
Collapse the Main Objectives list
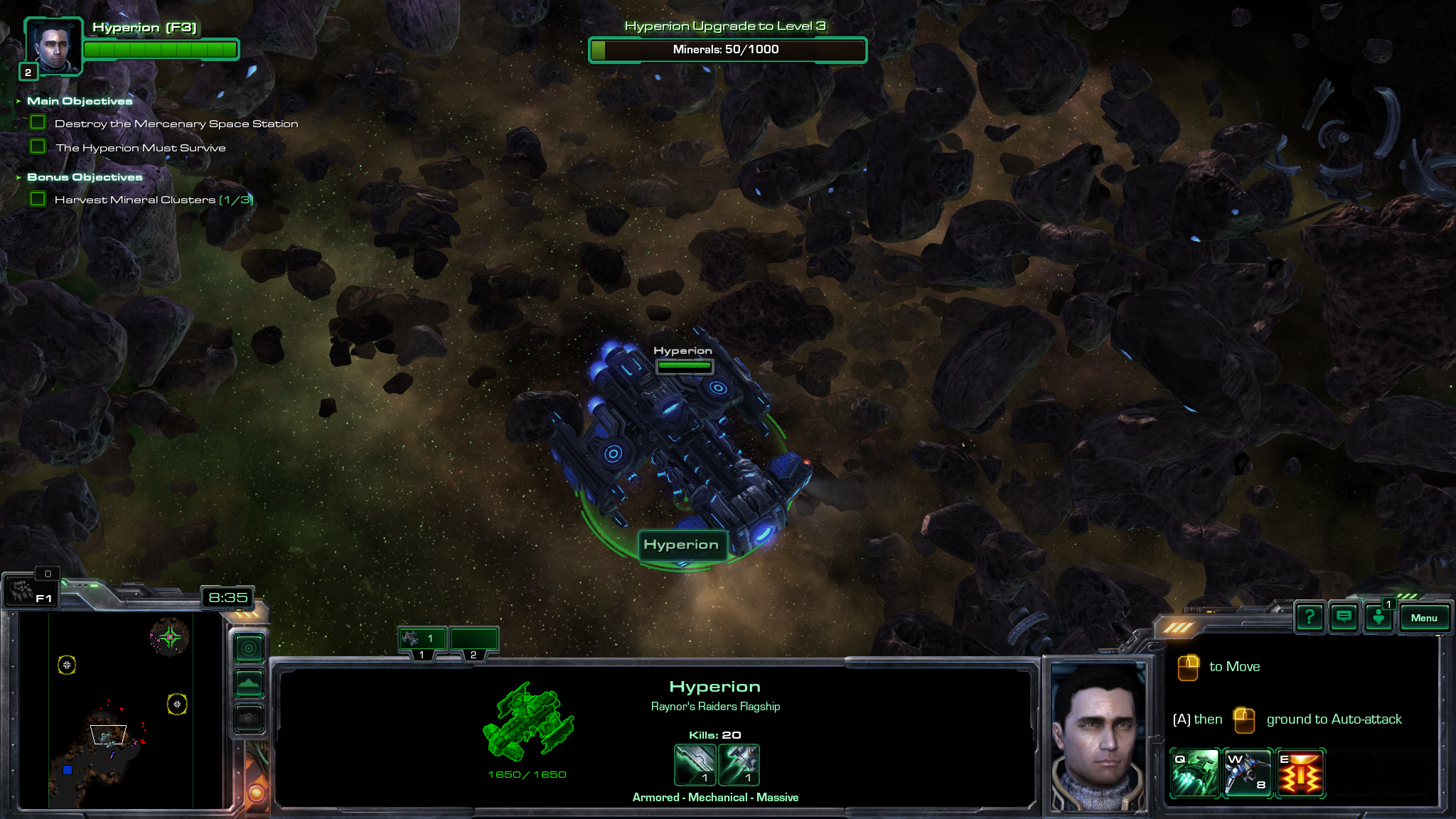(18, 101)
